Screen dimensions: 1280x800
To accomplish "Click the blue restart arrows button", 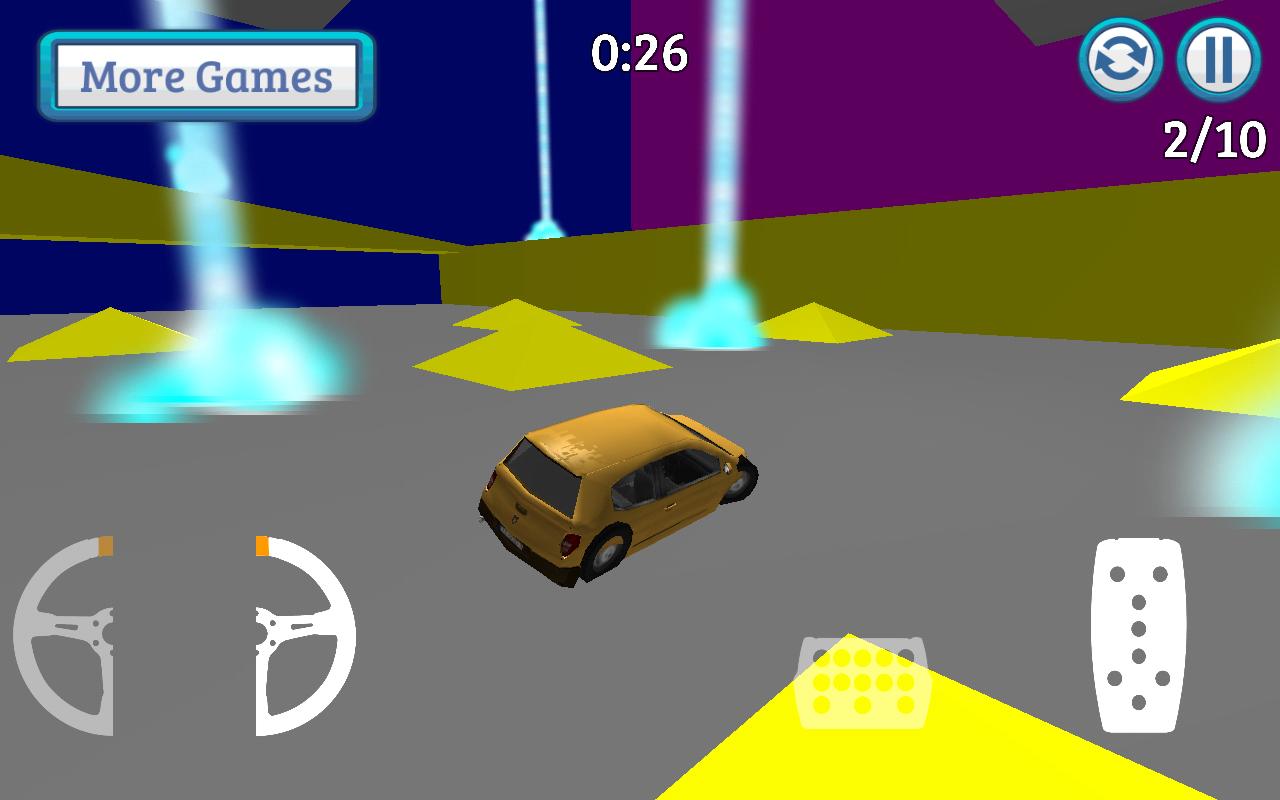I will point(1123,62).
